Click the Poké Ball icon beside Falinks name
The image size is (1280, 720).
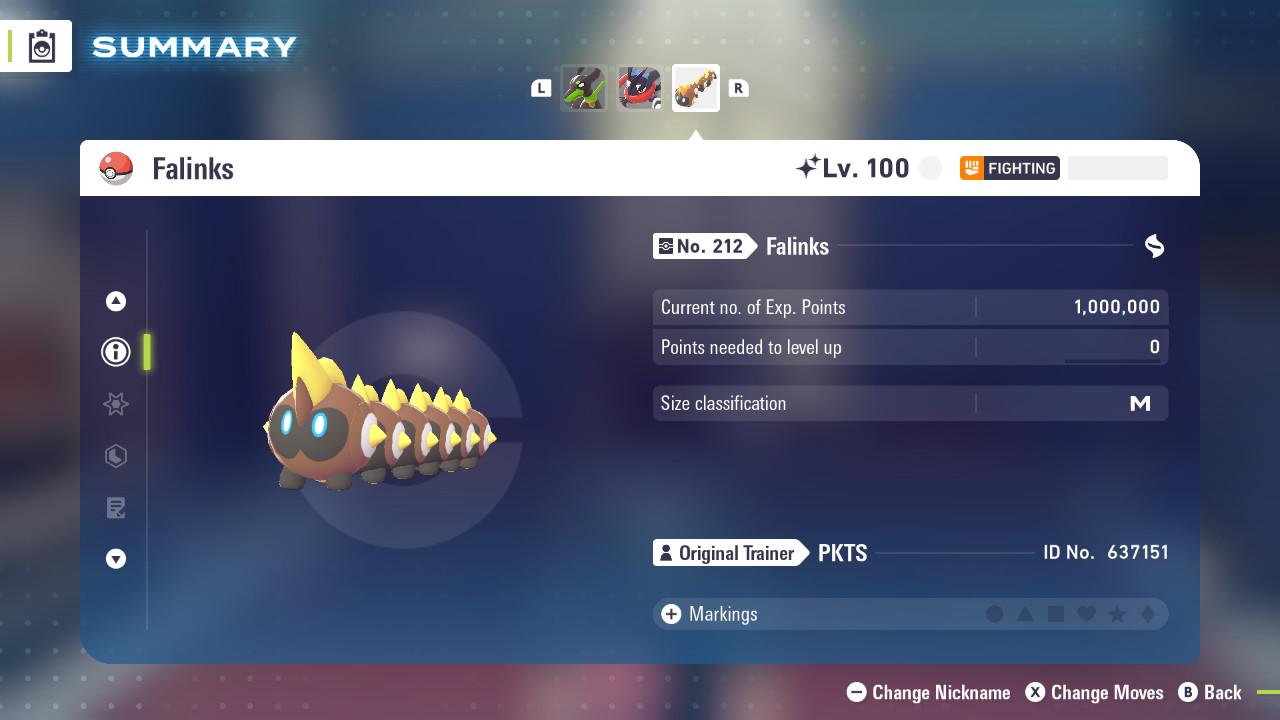tap(116, 168)
